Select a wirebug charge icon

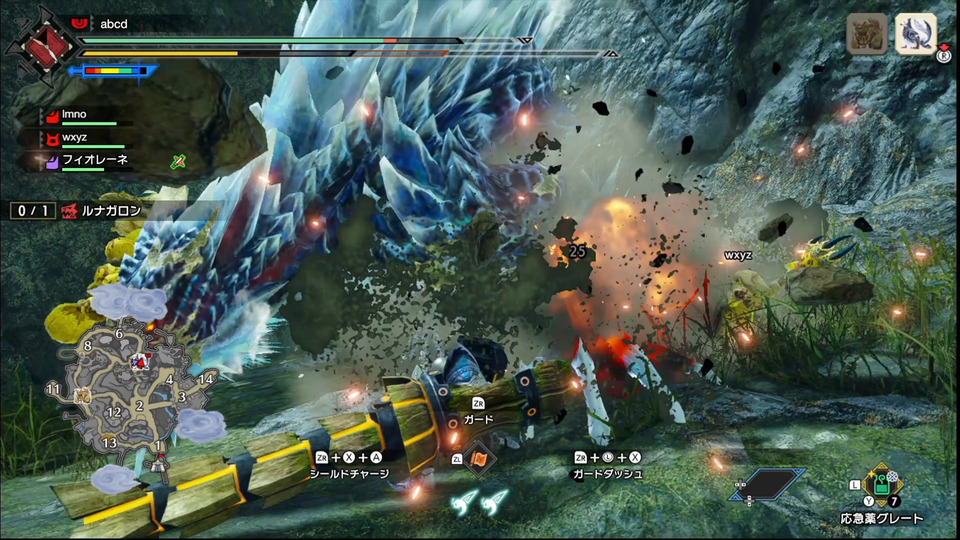pos(464,503)
